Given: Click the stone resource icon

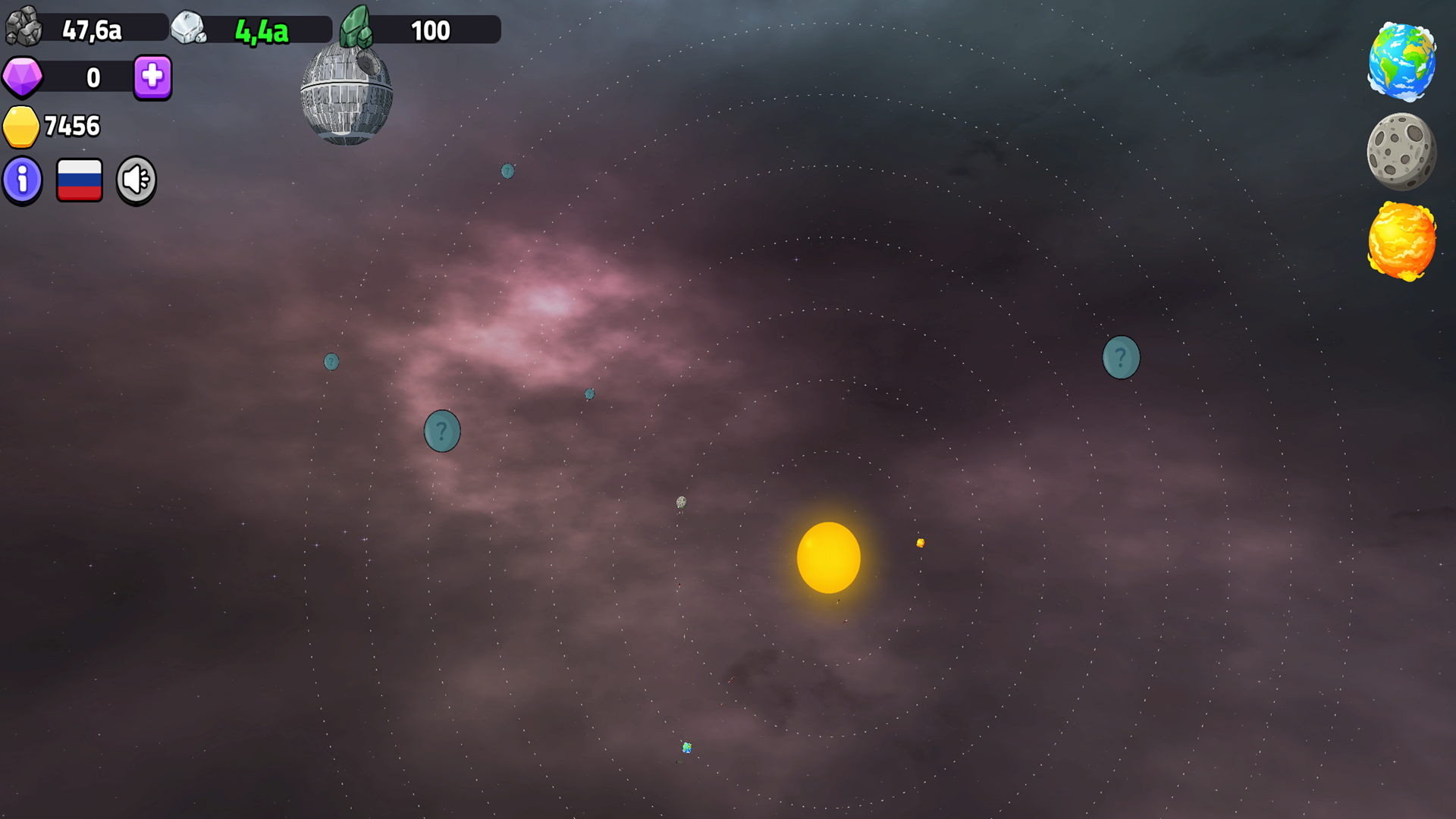Looking at the screenshot, I should (x=23, y=28).
